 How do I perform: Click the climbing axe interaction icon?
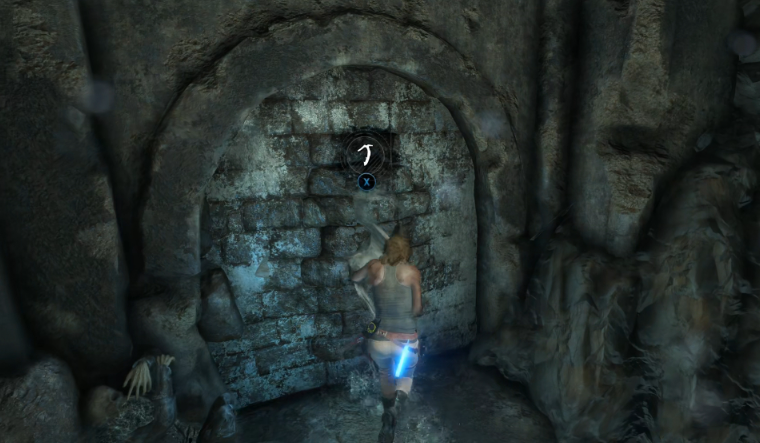tap(366, 153)
